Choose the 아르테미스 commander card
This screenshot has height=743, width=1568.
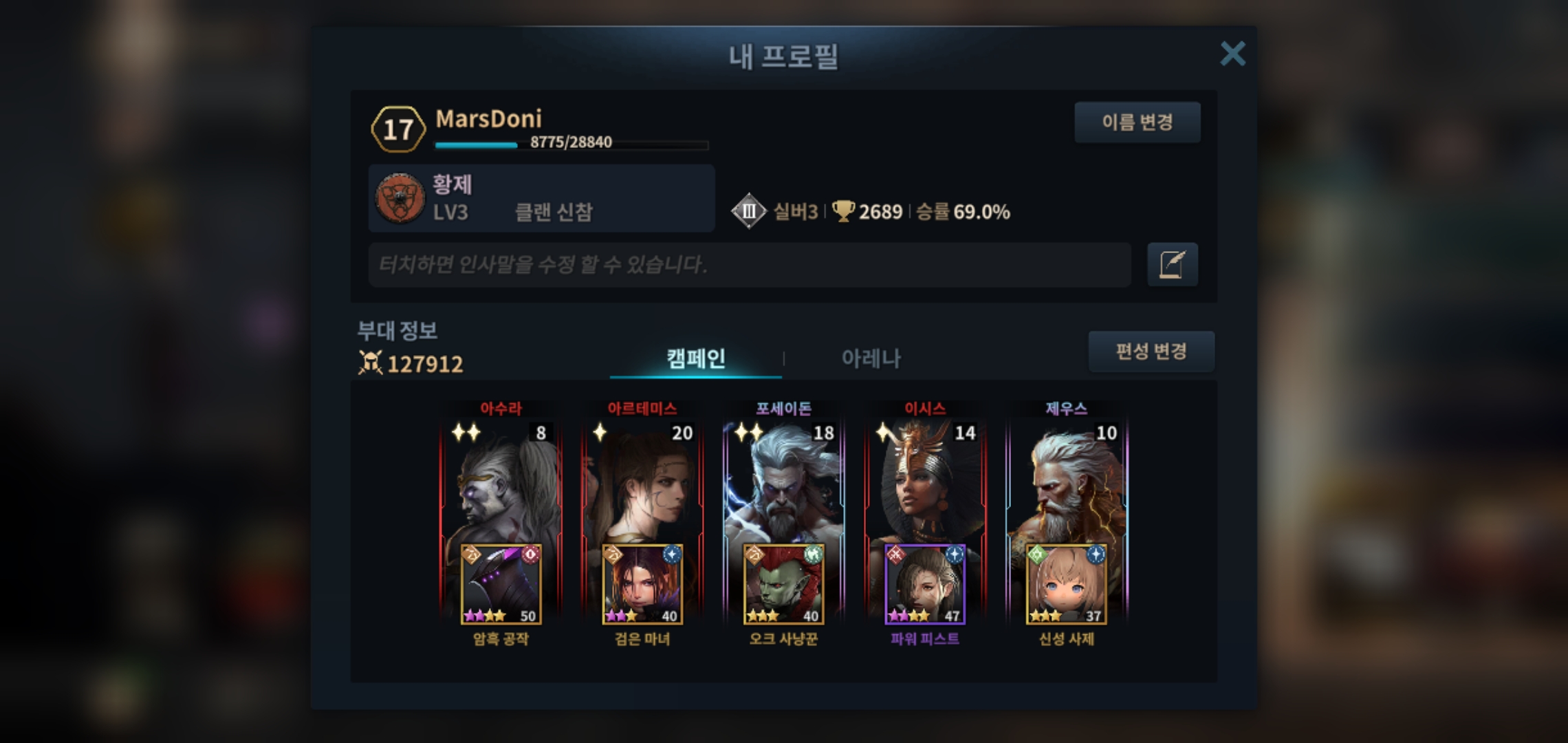[x=642, y=482]
